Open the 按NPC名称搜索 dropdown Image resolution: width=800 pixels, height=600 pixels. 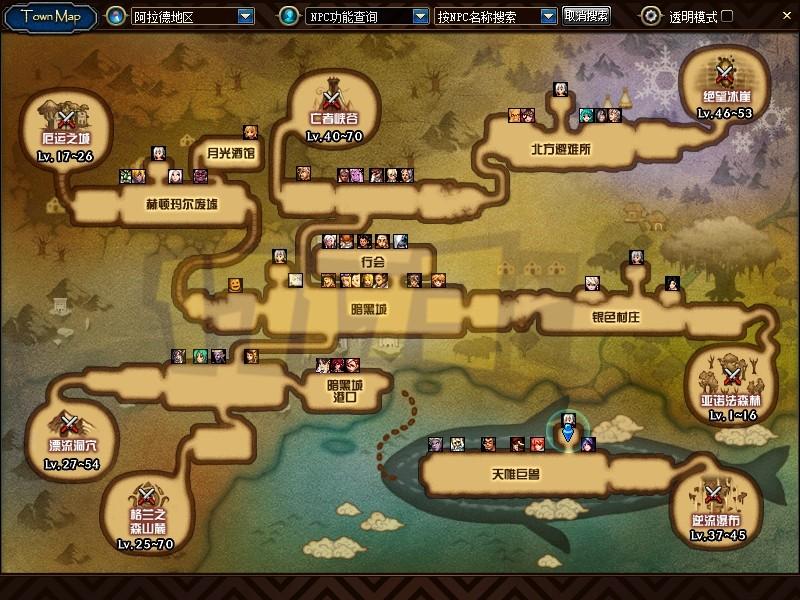pyautogui.click(x=548, y=16)
